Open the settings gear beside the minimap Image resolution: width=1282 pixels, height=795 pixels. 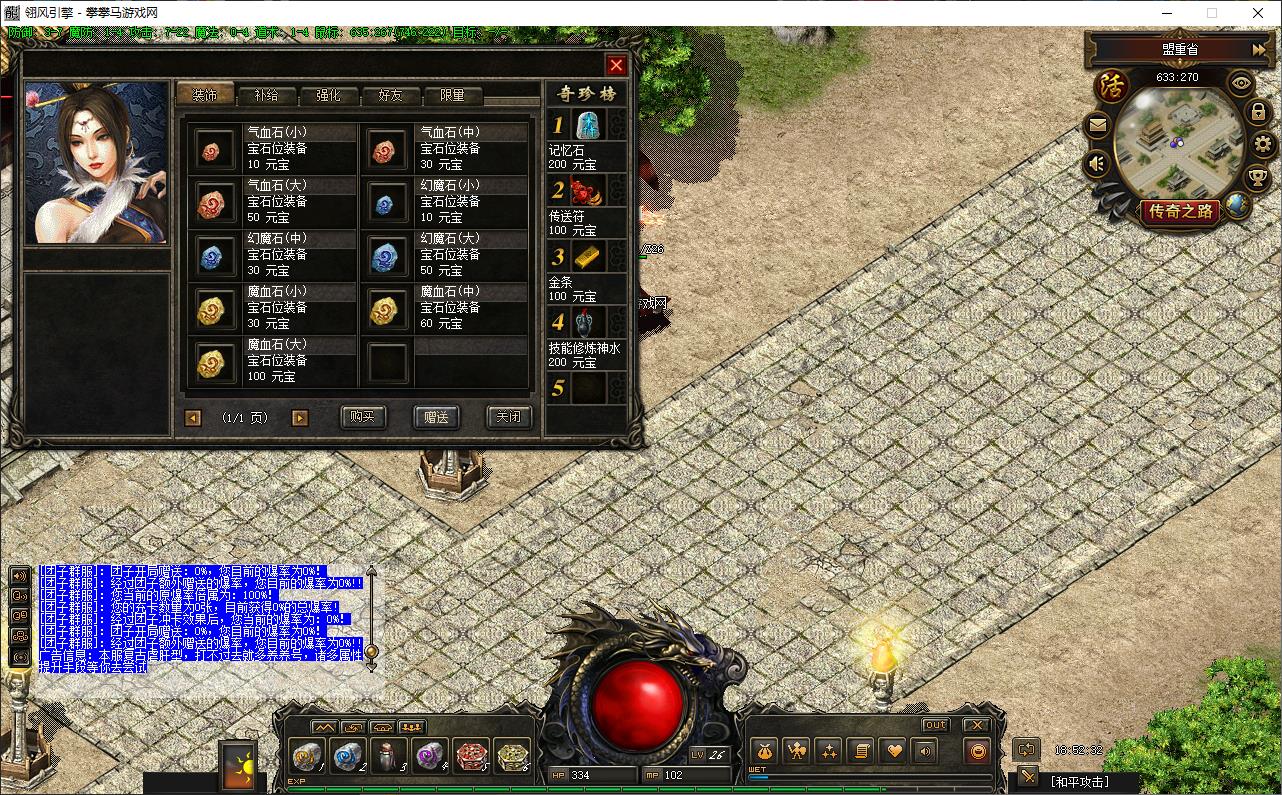tap(1263, 144)
